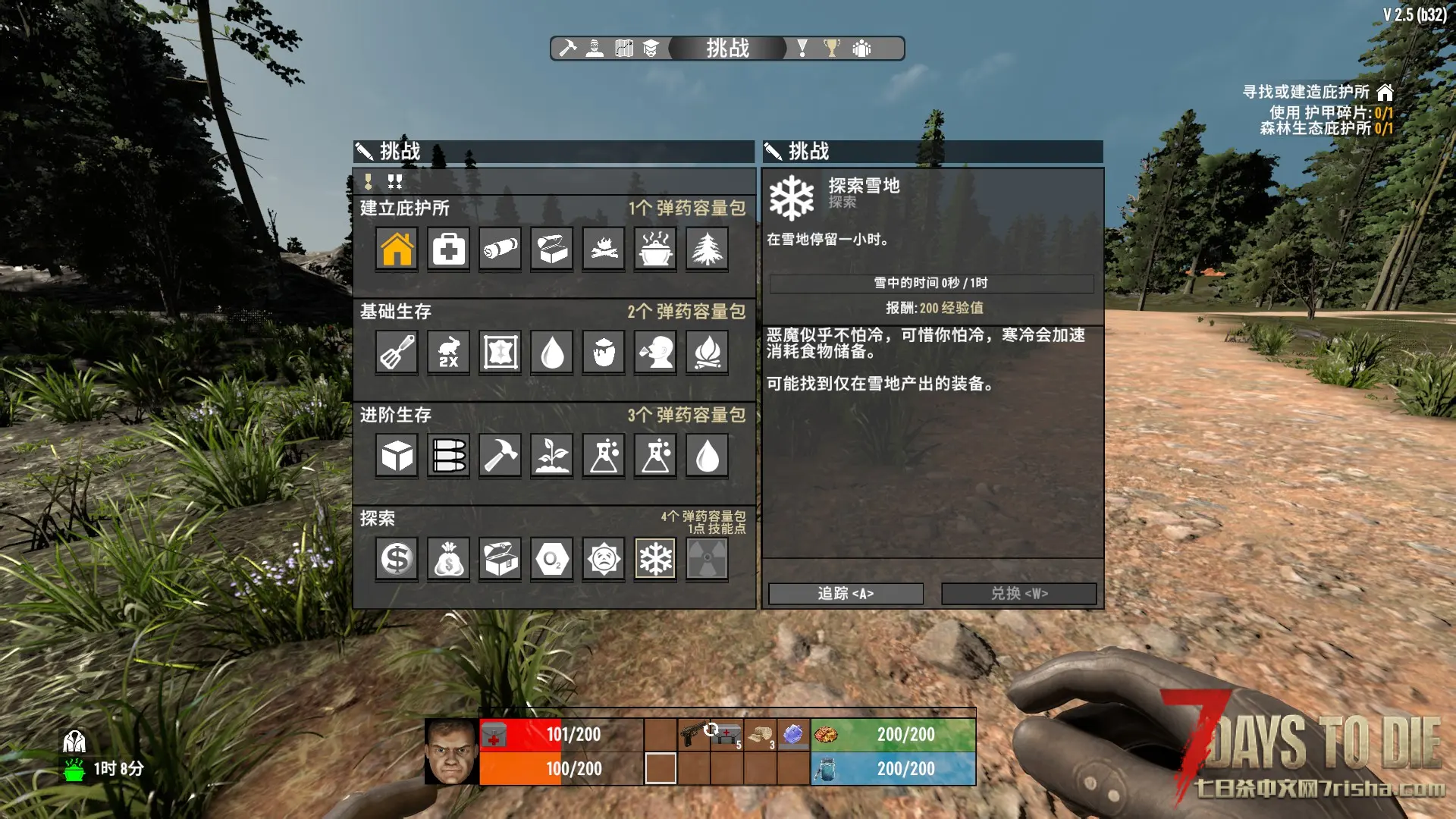Pick the pine tree challenge icon
Image resolution: width=1456 pixels, height=819 pixels.
pos(707,249)
